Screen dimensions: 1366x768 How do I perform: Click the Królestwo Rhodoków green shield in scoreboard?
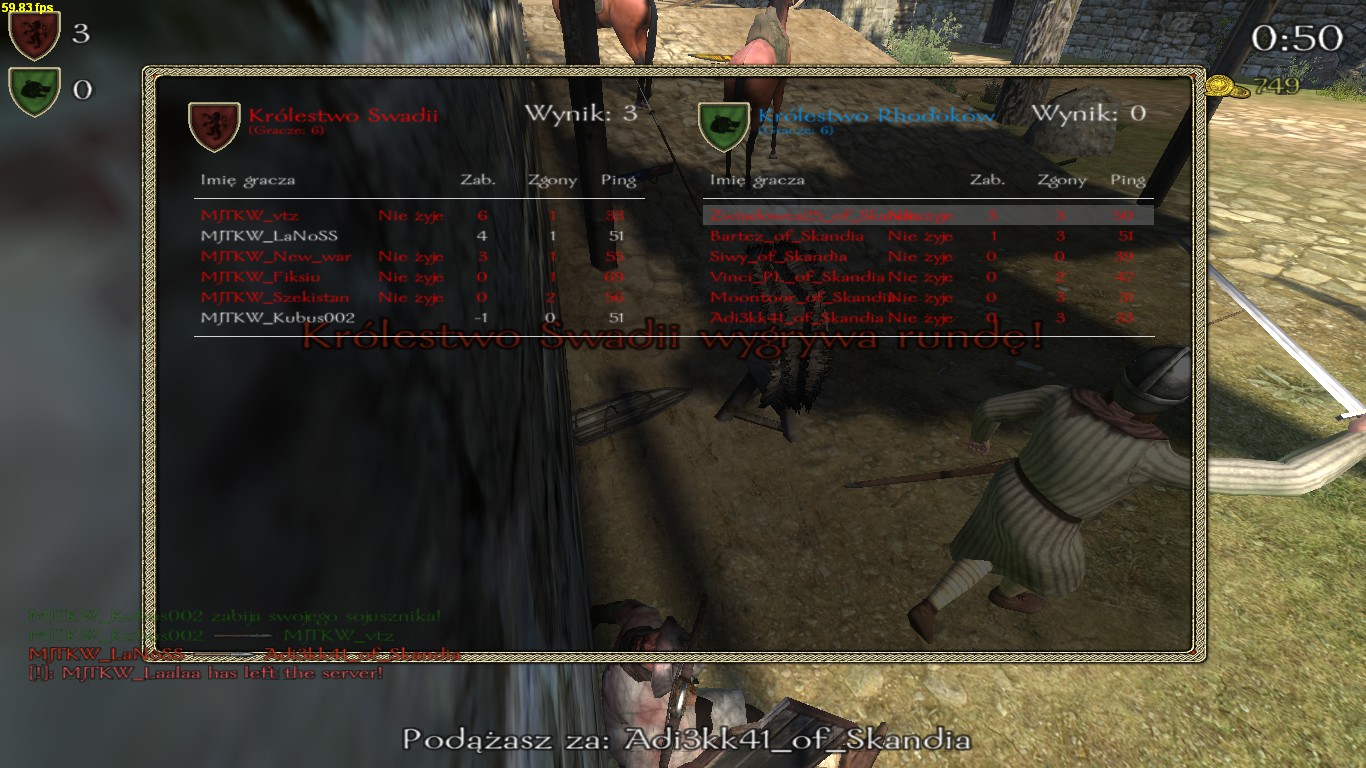click(x=724, y=125)
